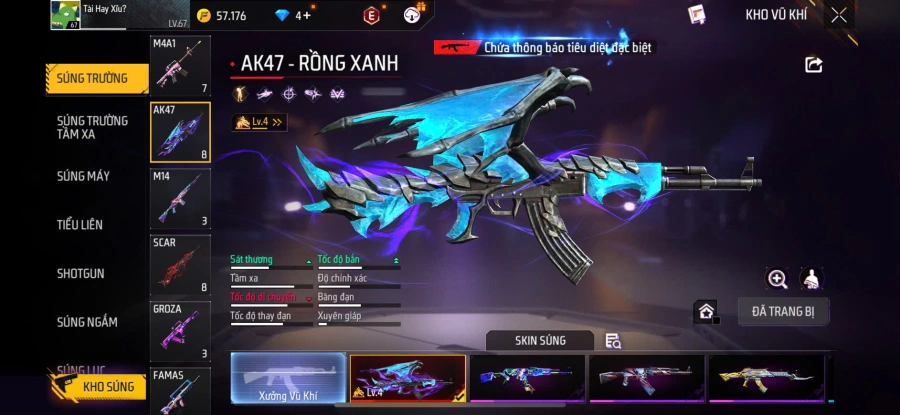This screenshot has width=900, height=415.
Task: Close the Kho Vũ Khí screen
Action: pos(839,15)
